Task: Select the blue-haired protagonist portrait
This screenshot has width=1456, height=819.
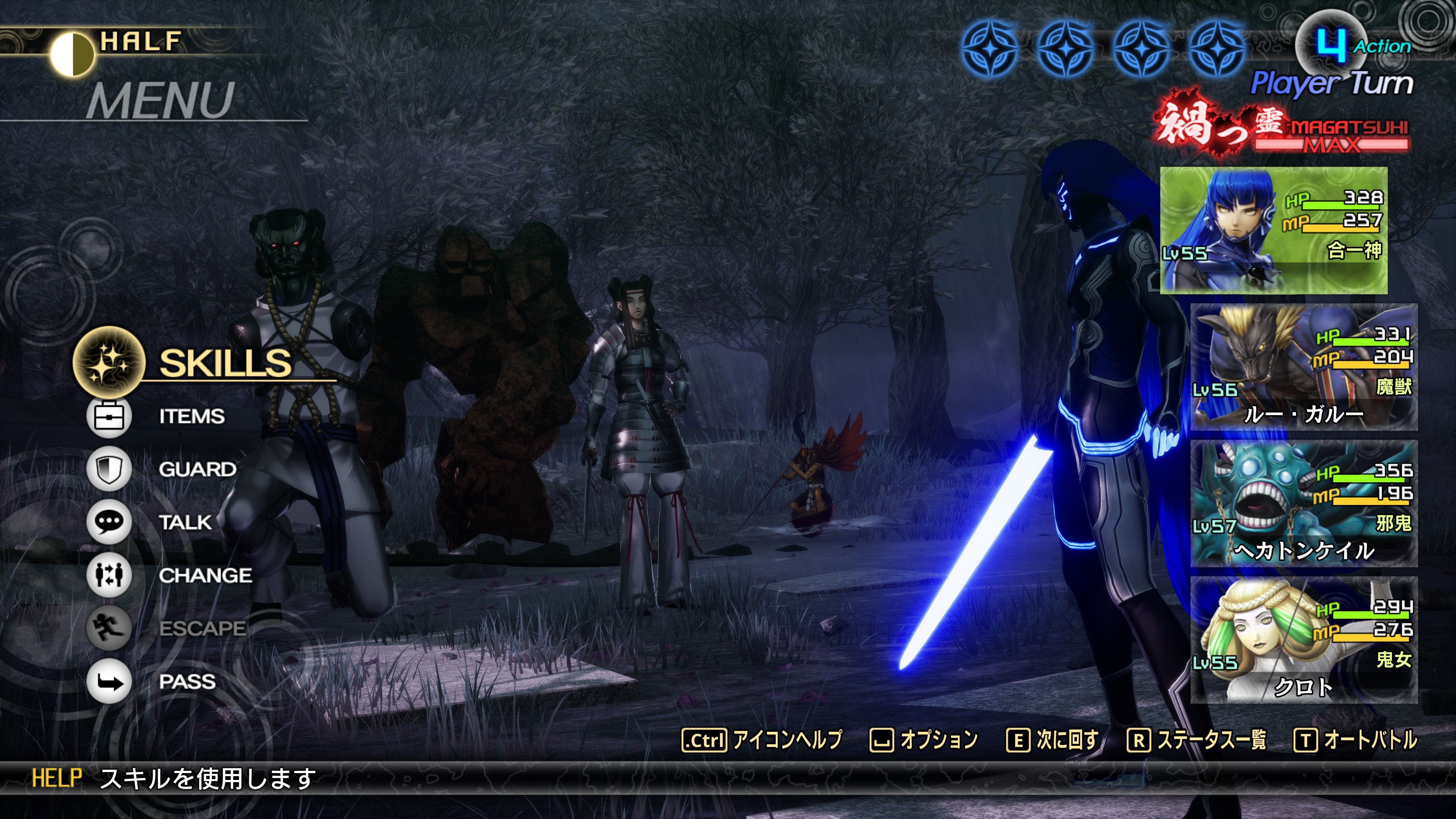Action: (1273, 230)
